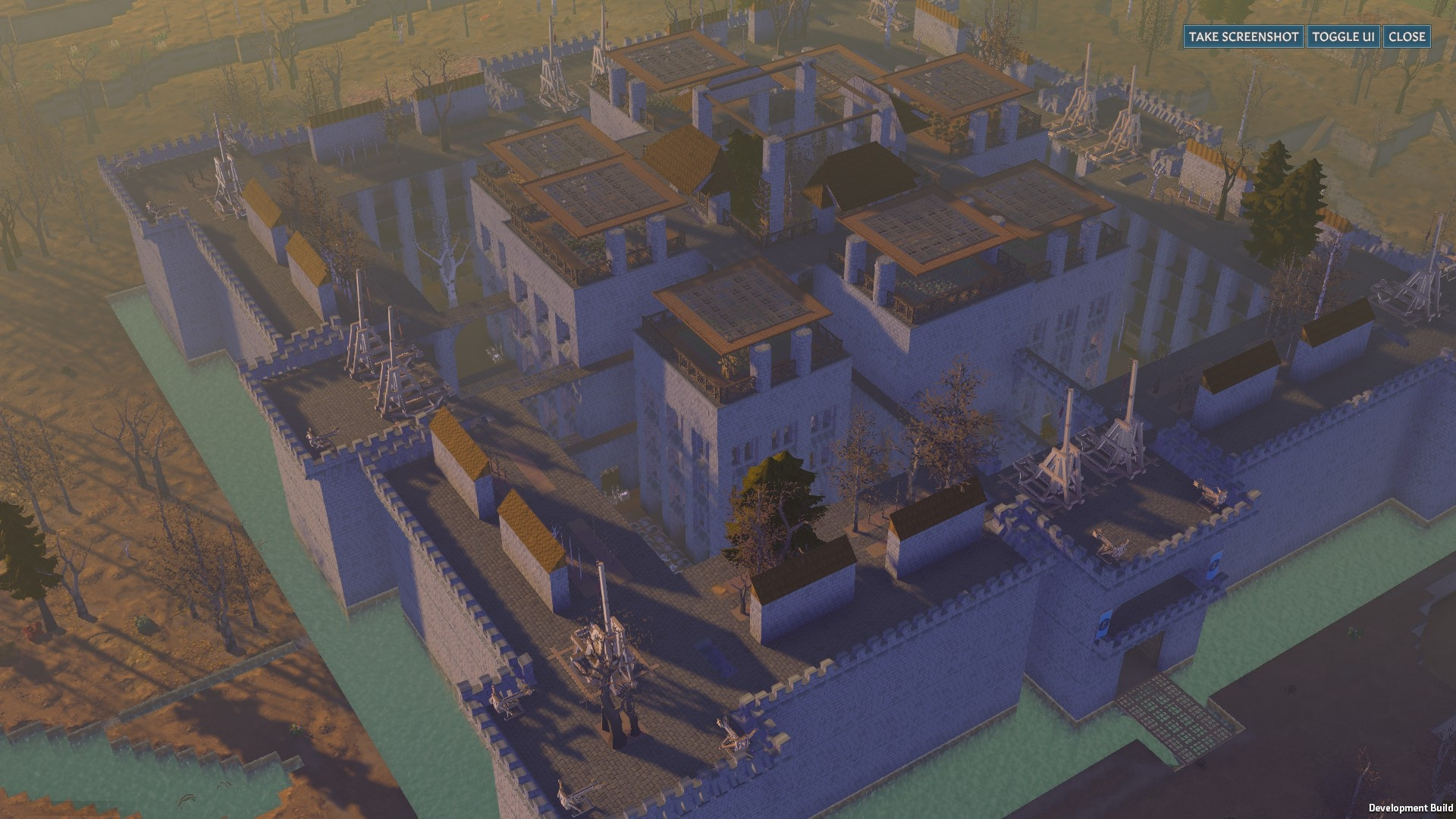1456x819 pixels.
Task: Toggle the UI visibility
Action: 1343,36
